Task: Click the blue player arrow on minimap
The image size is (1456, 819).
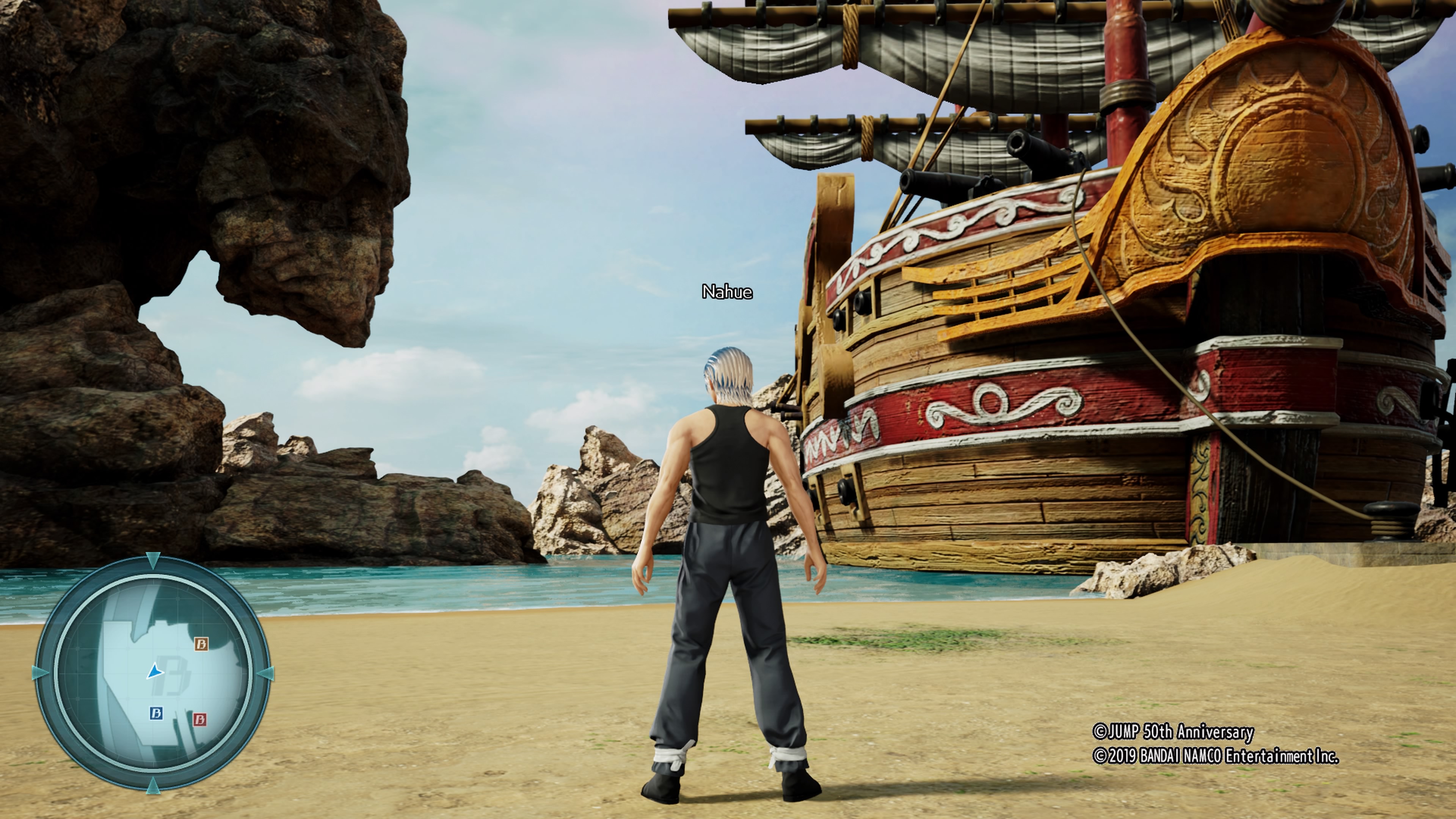Action: (x=154, y=672)
